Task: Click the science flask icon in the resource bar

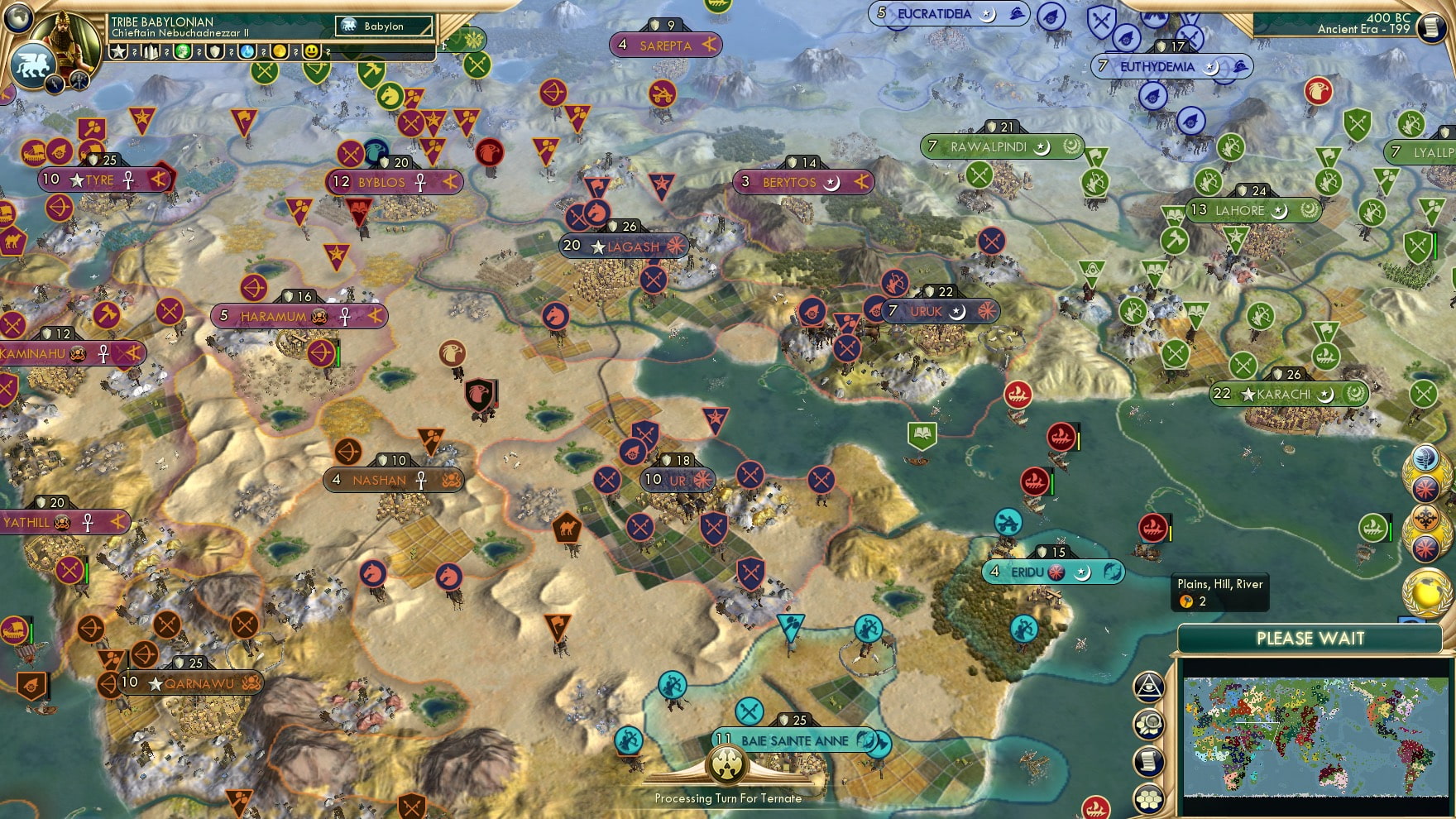Action: tap(246, 51)
